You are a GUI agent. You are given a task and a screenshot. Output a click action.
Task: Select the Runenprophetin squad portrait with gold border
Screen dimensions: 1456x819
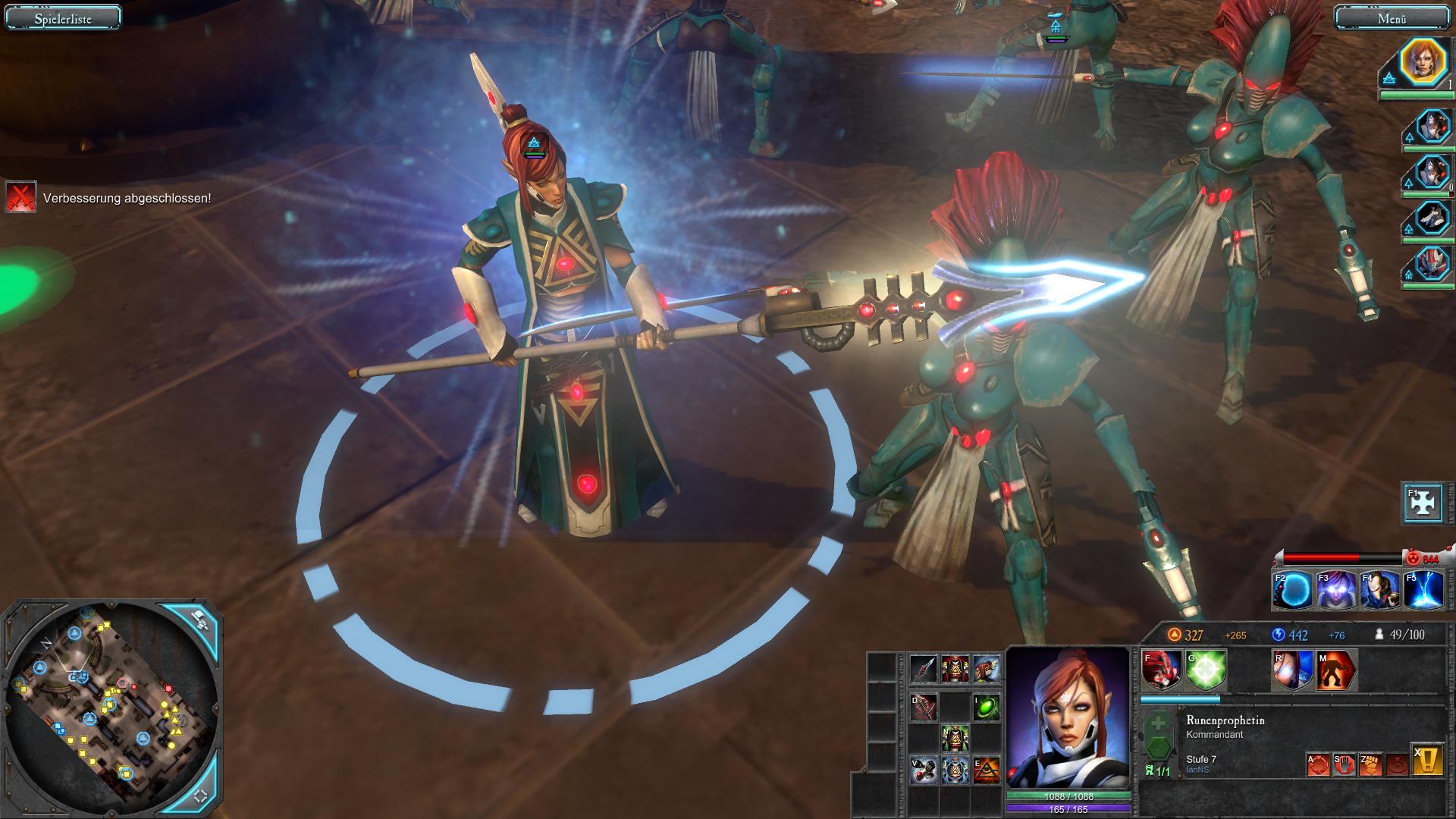coord(1423,62)
